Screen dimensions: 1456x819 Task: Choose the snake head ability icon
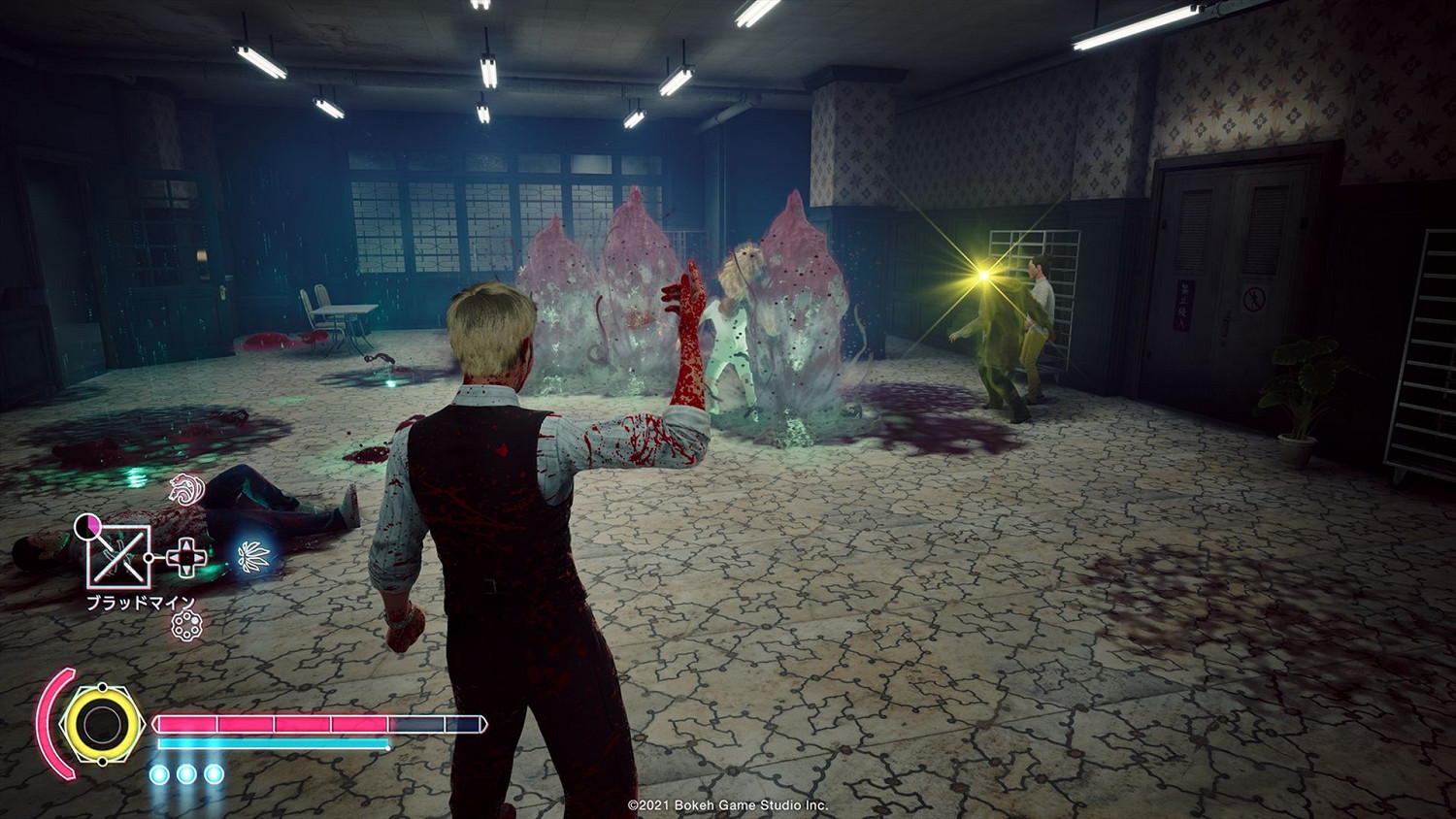[183, 488]
